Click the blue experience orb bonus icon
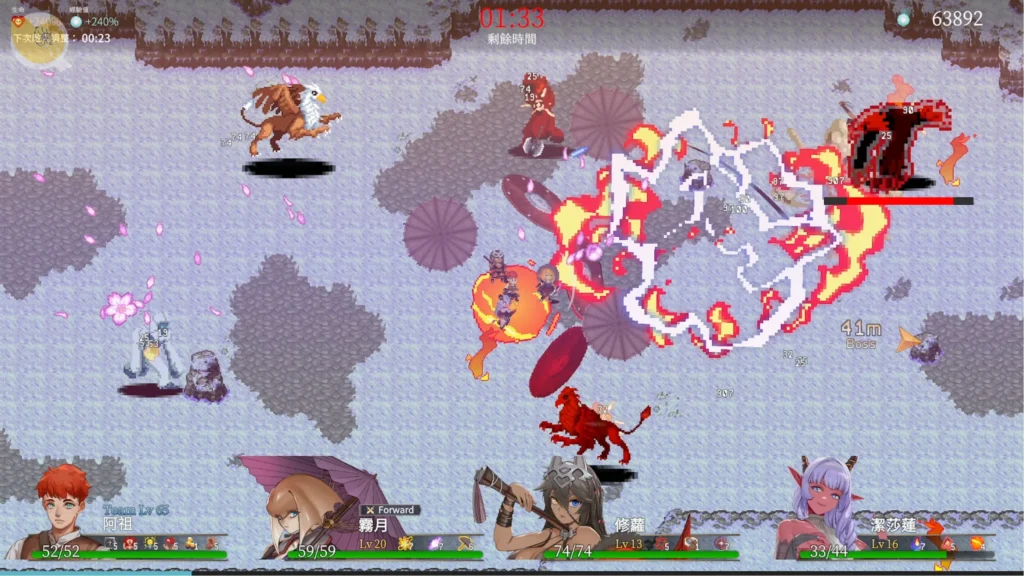The image size is (1024, 576). click(76, 21)
